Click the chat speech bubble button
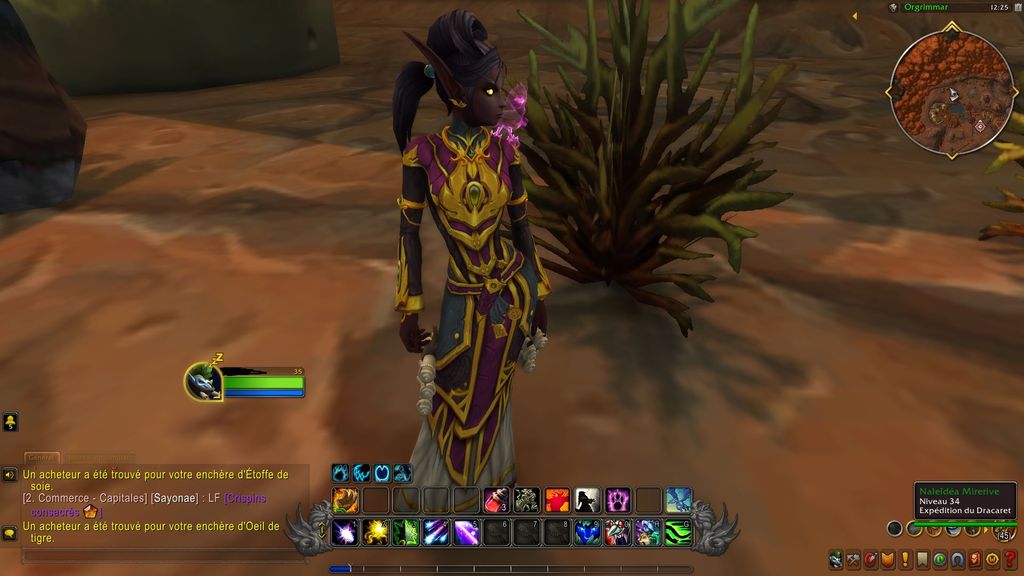This screenshot has height=576, width=1024. pos(9,533)
